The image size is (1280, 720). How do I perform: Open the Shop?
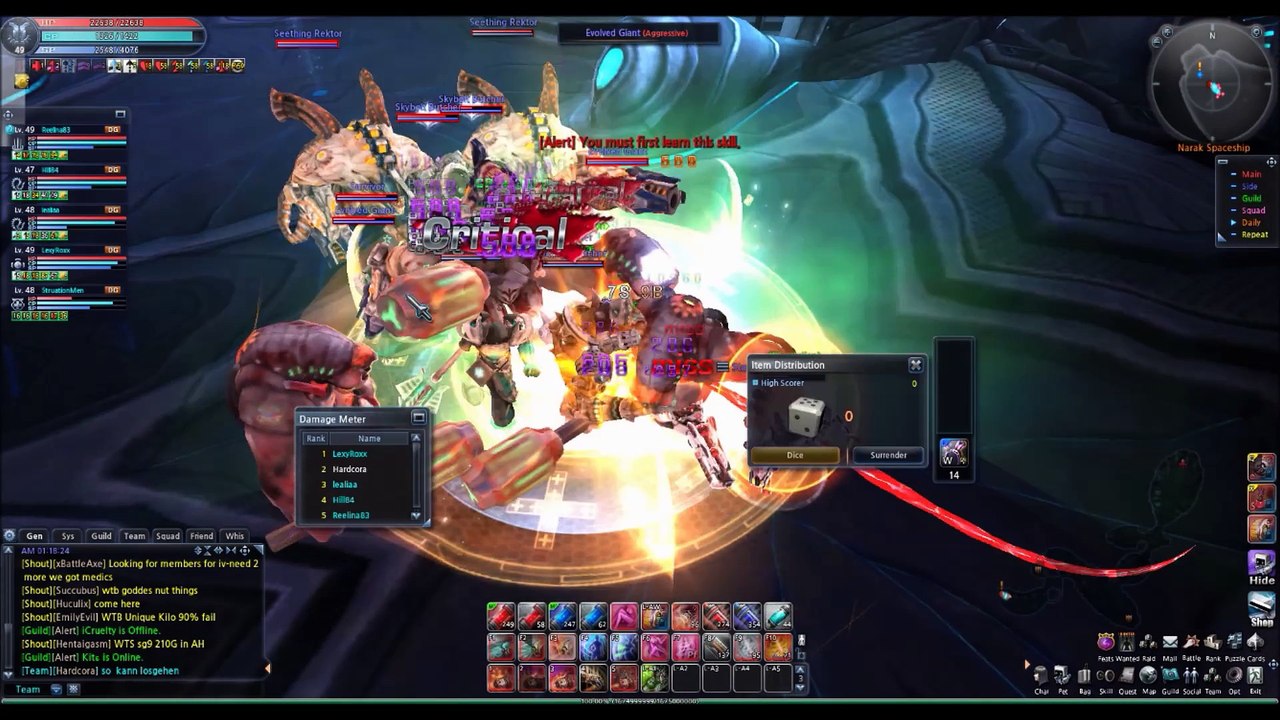pos(1261,607)
